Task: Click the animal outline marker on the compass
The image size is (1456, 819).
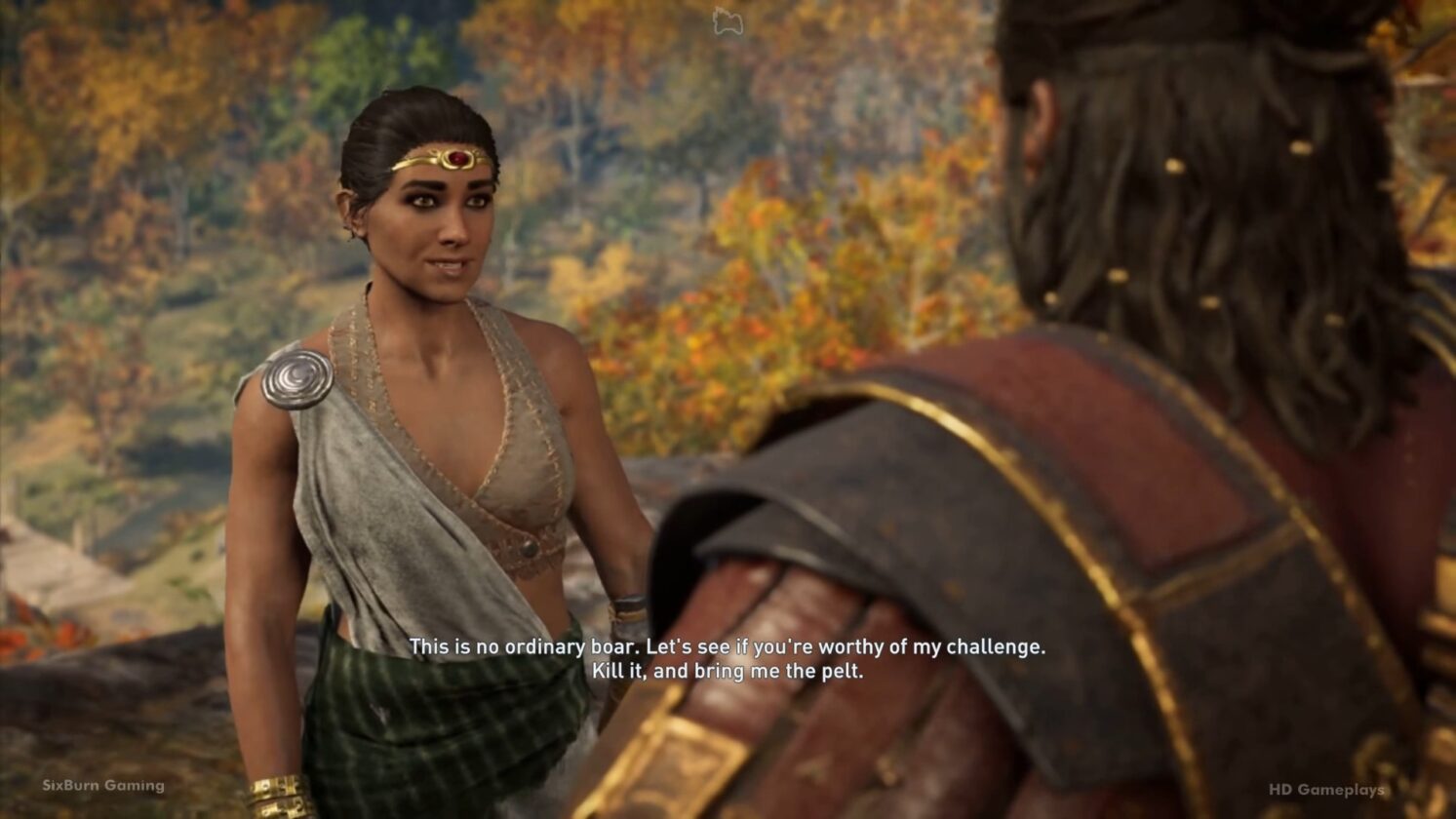Action: 728,21
